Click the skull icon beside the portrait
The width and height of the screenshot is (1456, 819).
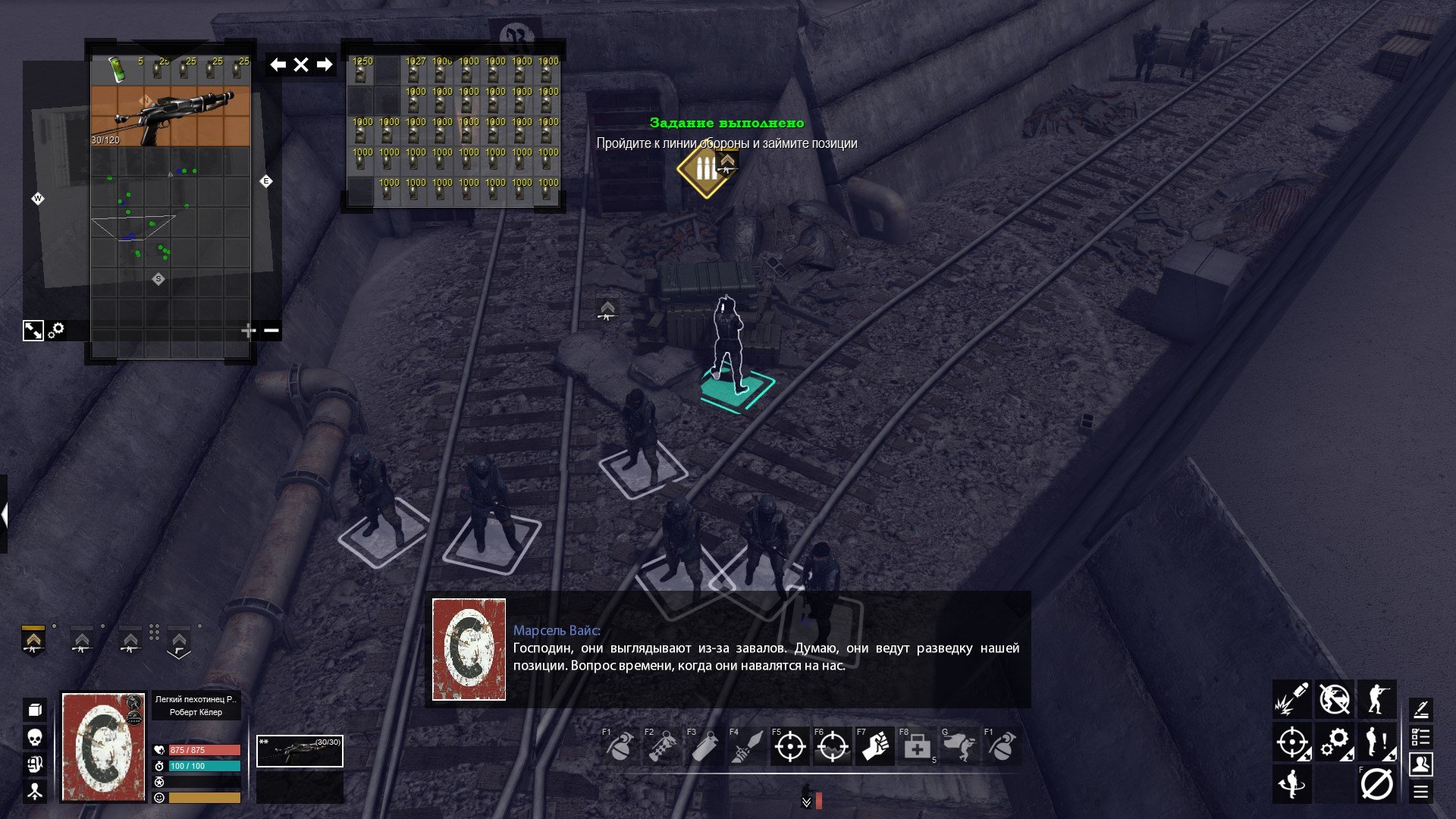[35, 737]
